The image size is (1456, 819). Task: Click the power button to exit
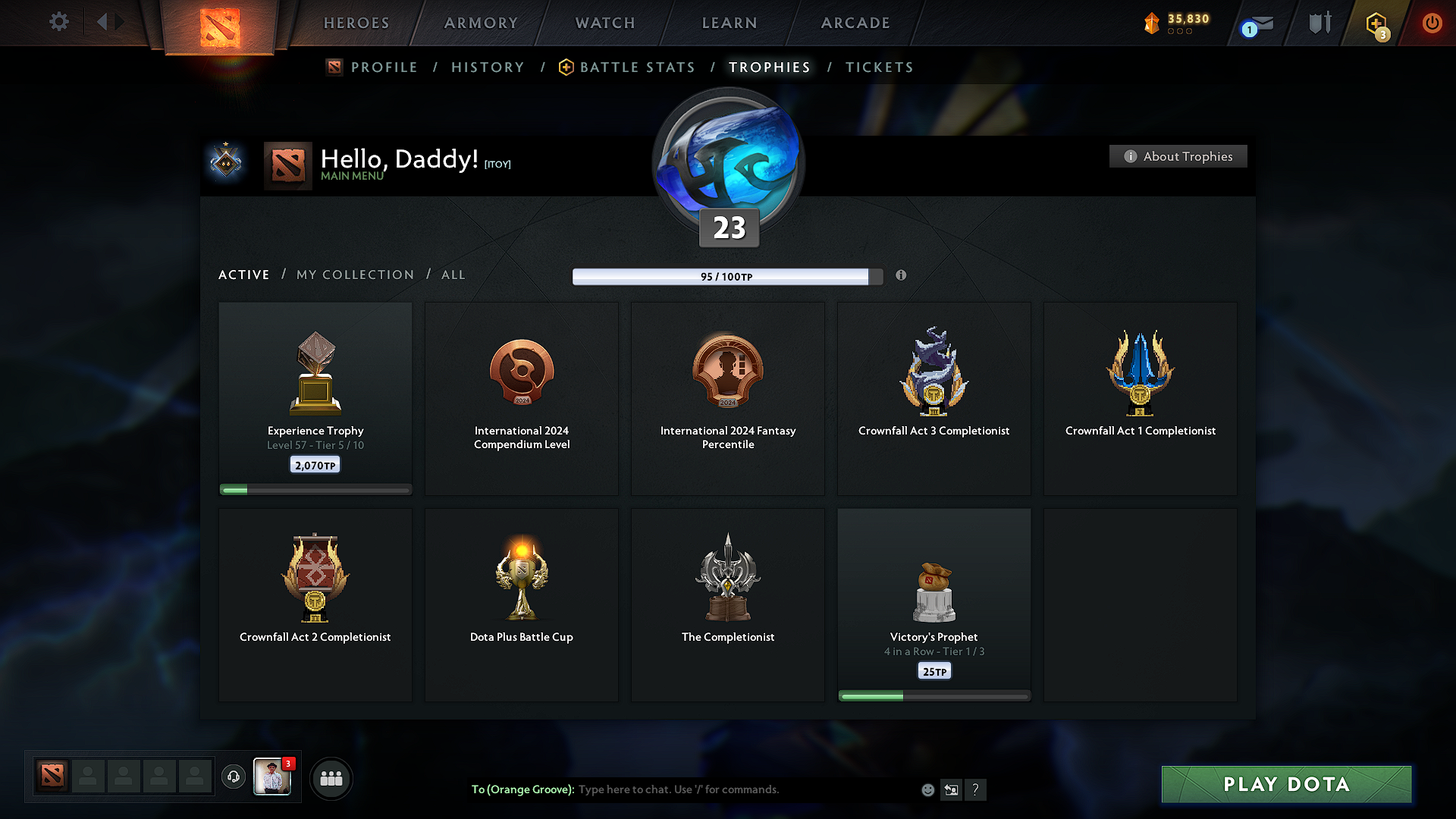point(1432,23)
